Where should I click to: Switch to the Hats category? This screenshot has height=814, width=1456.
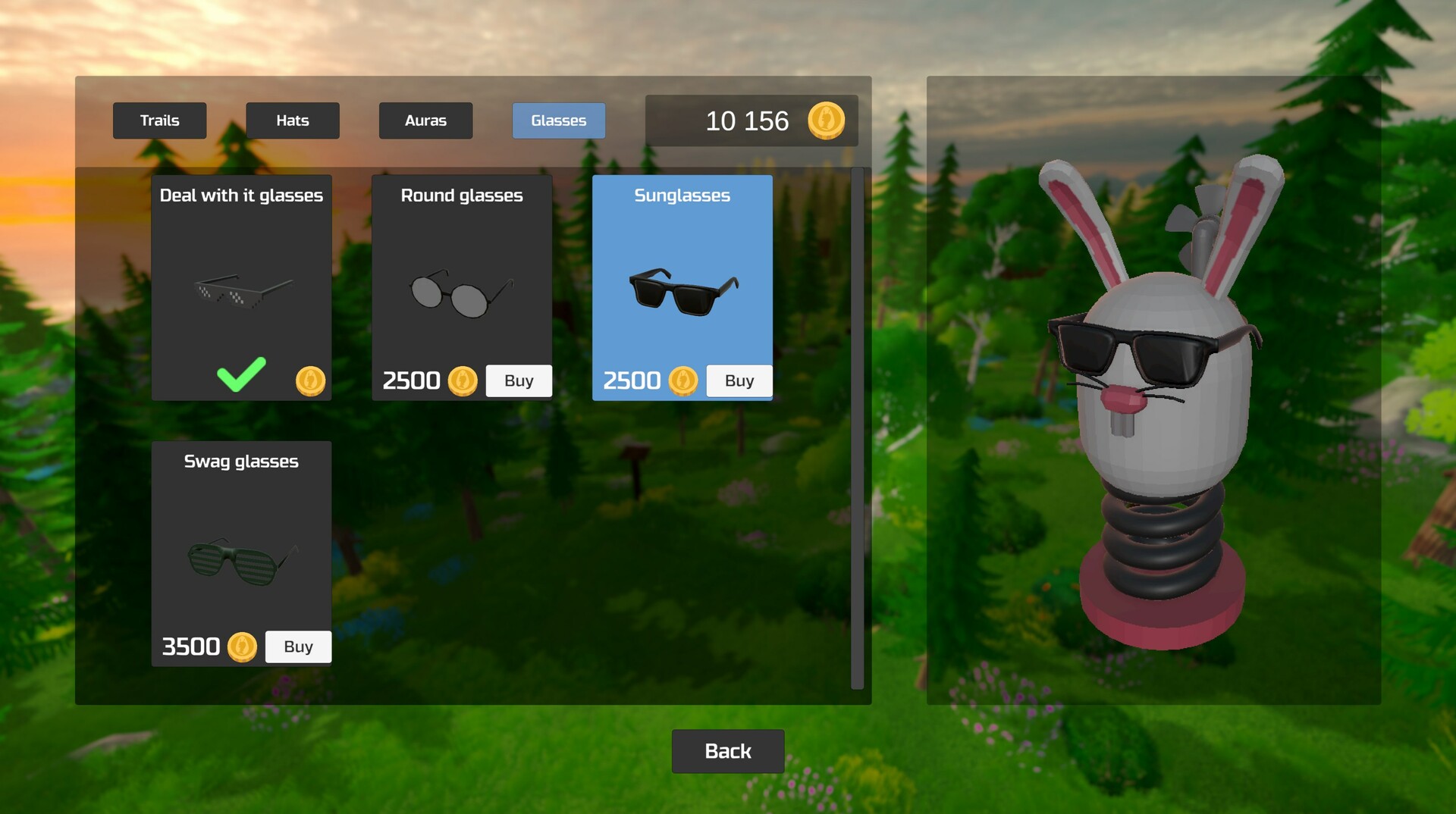292,120
